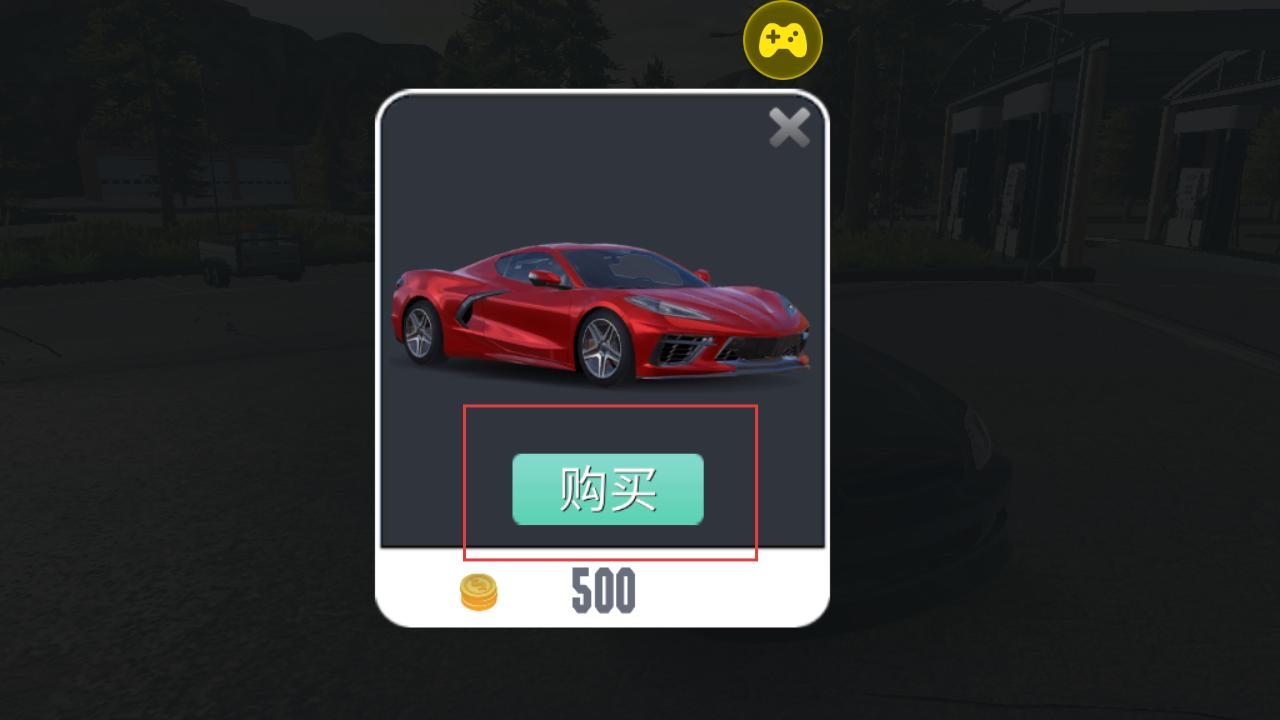Click the green 购买 buy button
This screenshot has height=720, width=1280.
(x=608, y=489)
